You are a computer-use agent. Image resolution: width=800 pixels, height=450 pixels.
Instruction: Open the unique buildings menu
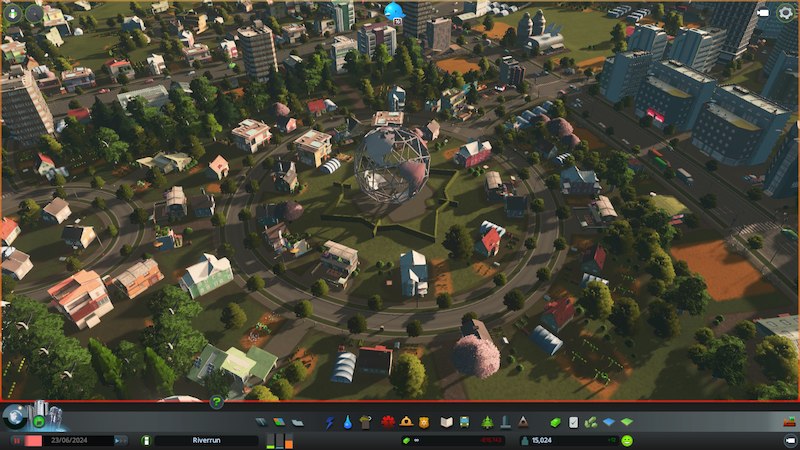[505, 422]
